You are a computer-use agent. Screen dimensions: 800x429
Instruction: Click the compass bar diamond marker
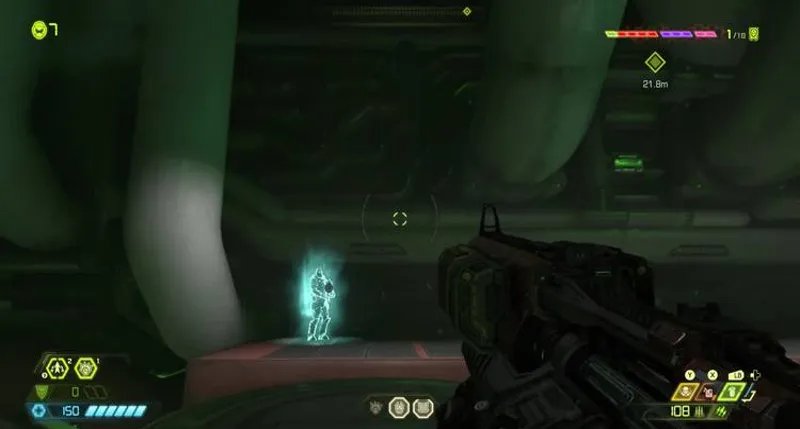[x=466, y=12]
